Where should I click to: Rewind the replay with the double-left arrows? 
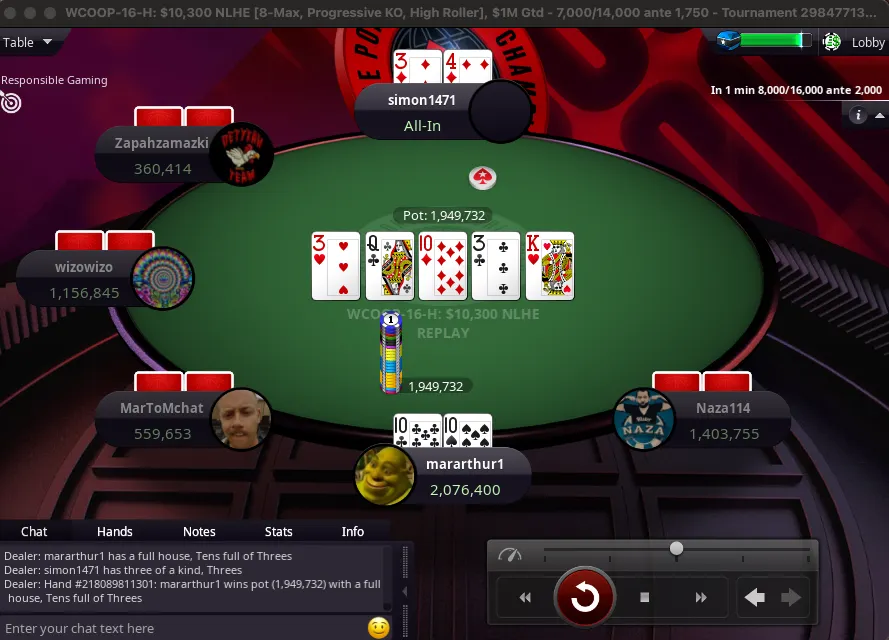(x=524, y=598)
